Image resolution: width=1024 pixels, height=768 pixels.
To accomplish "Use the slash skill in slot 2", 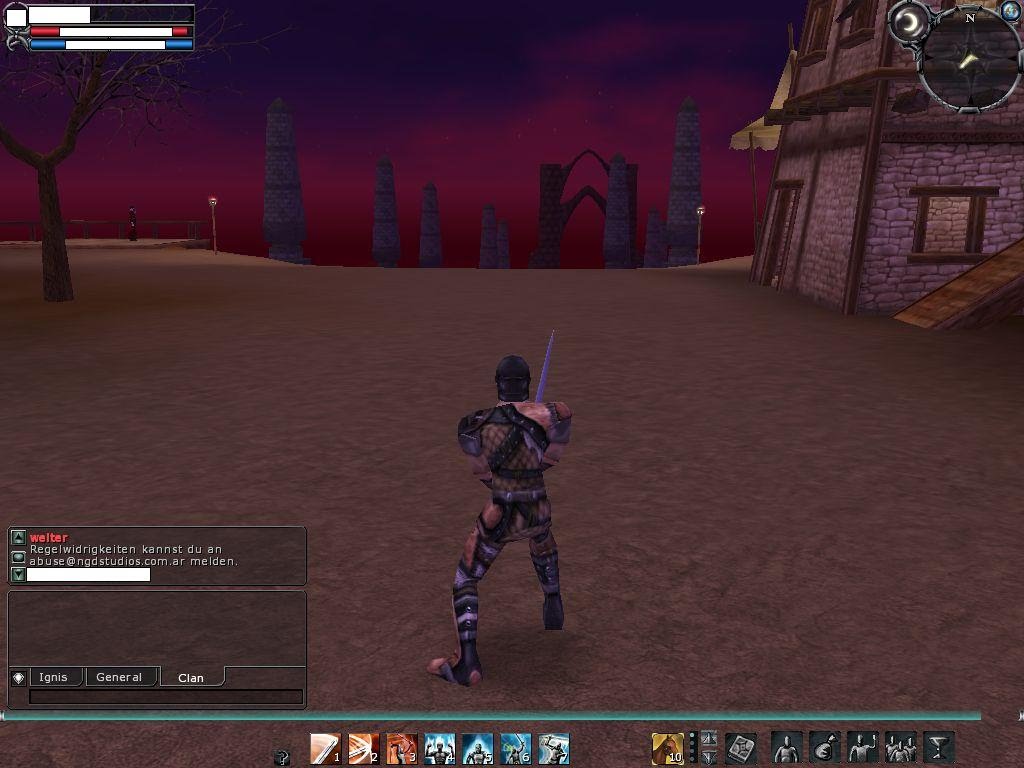I will coord(363,748).
